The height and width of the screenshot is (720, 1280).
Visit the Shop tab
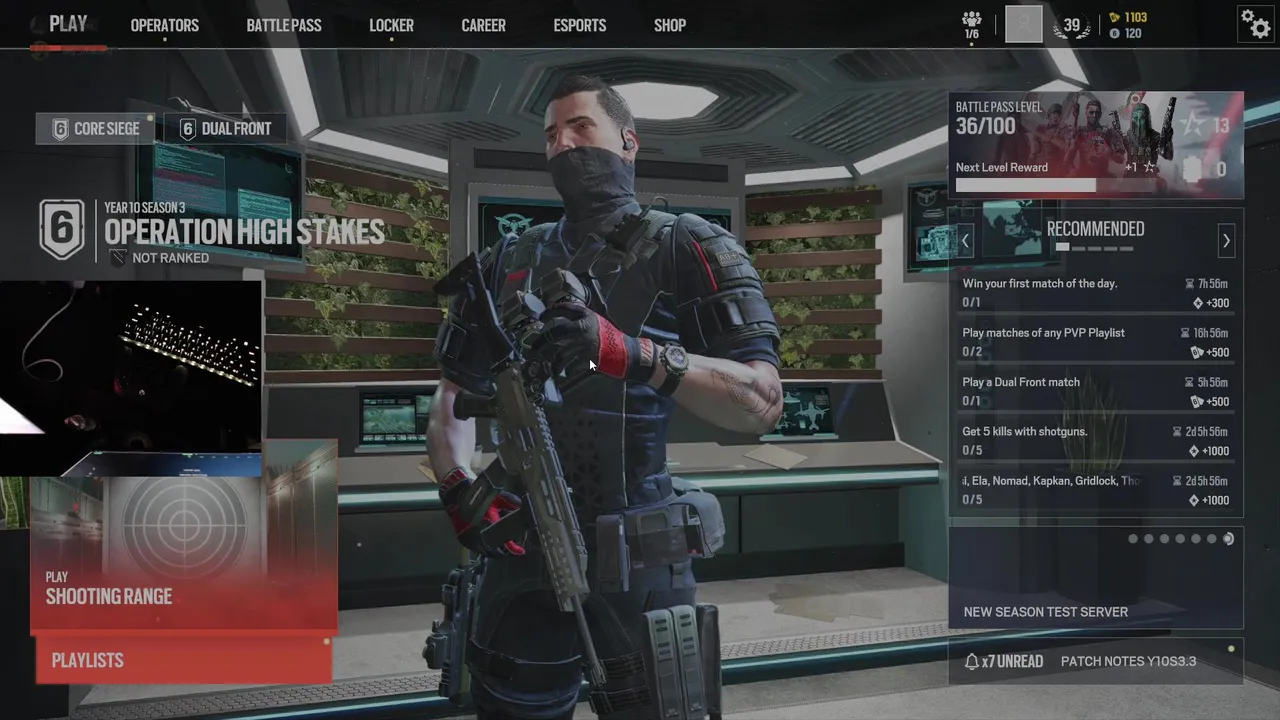point(670,26)
